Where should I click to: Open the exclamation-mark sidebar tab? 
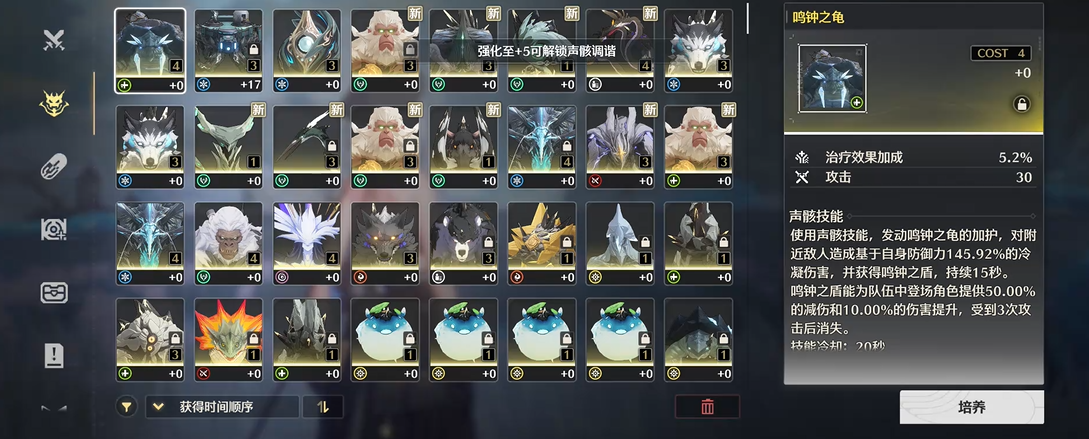(54, 354)
